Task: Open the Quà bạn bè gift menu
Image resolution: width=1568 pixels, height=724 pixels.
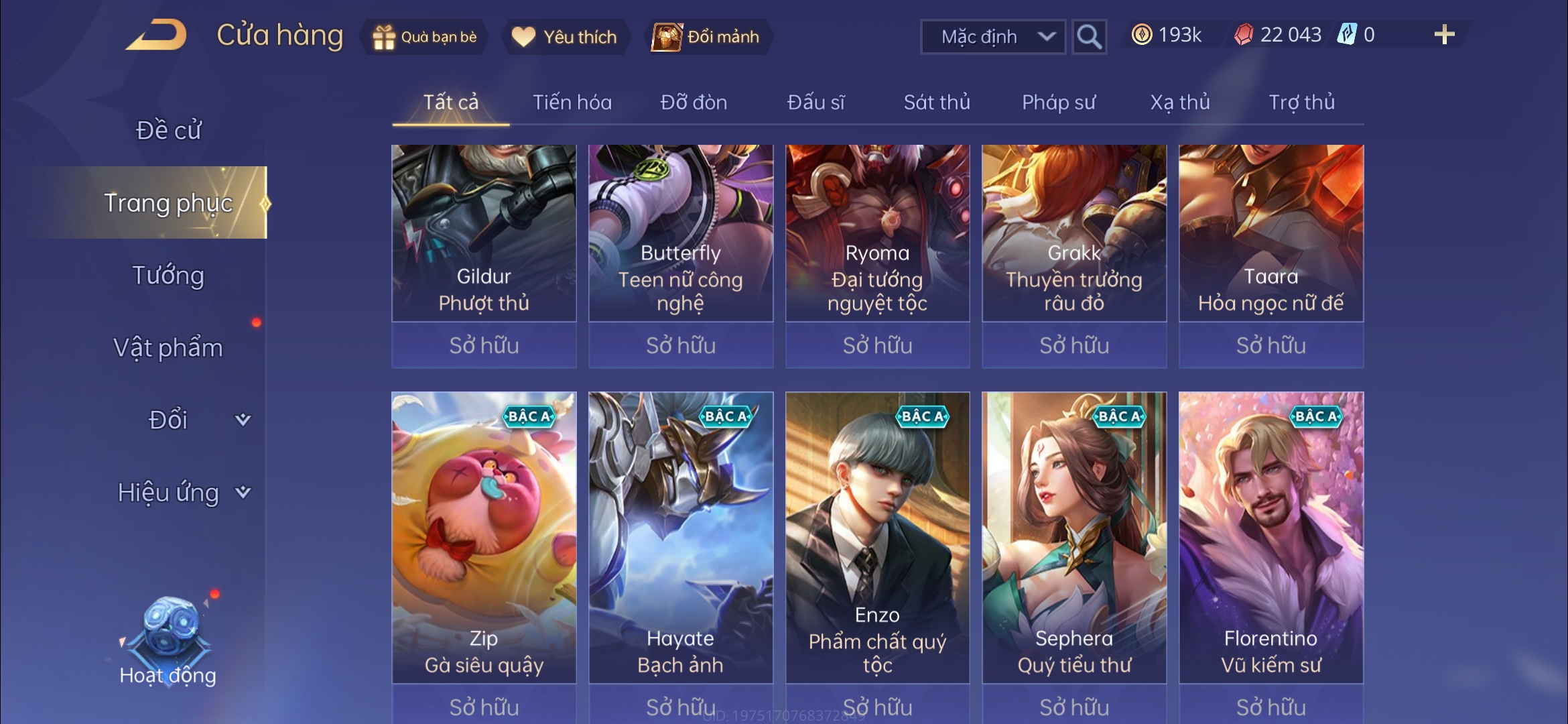Action: [x=423, y=38]
